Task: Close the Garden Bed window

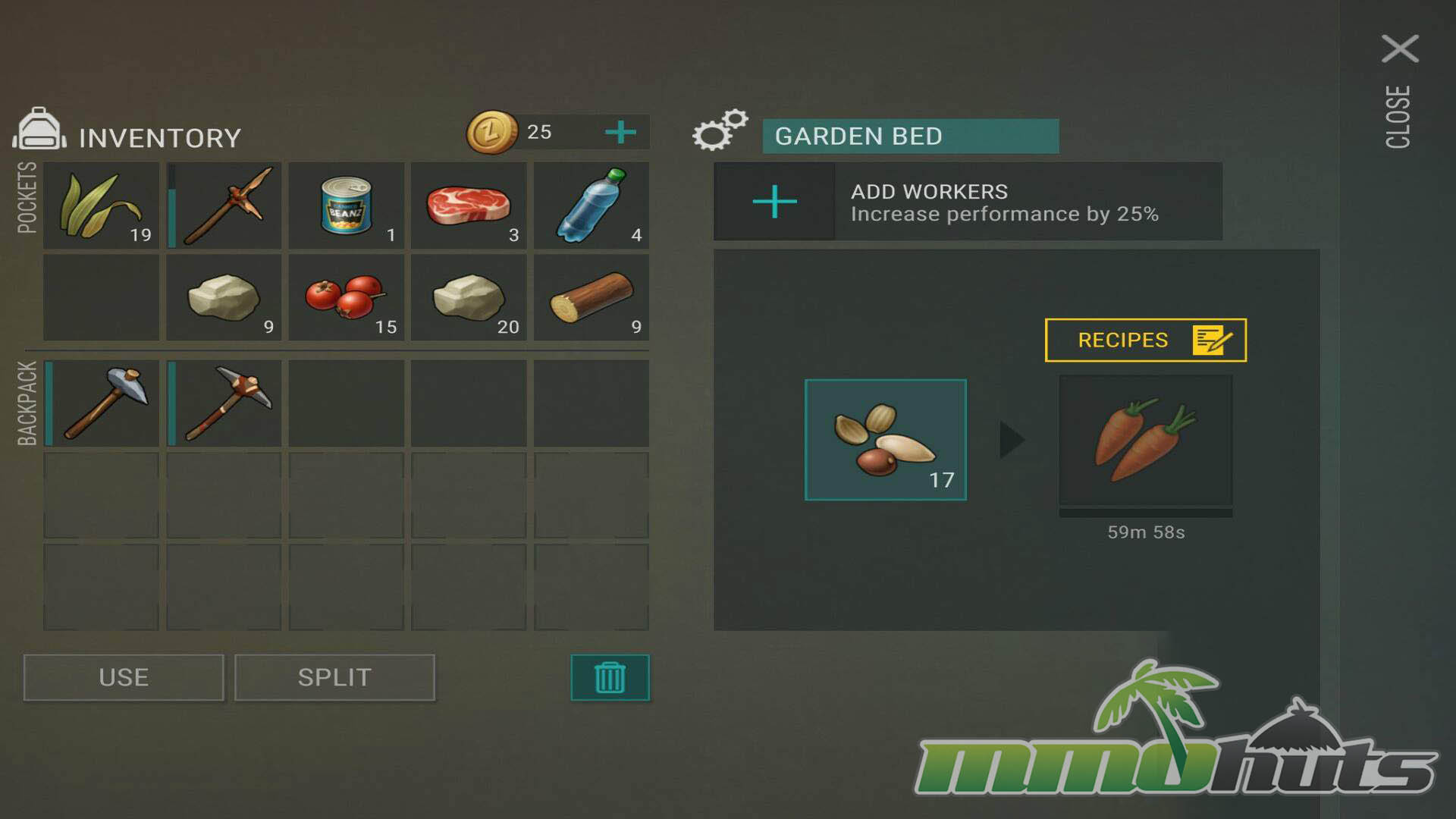Action: click(x=1399, y=49)
